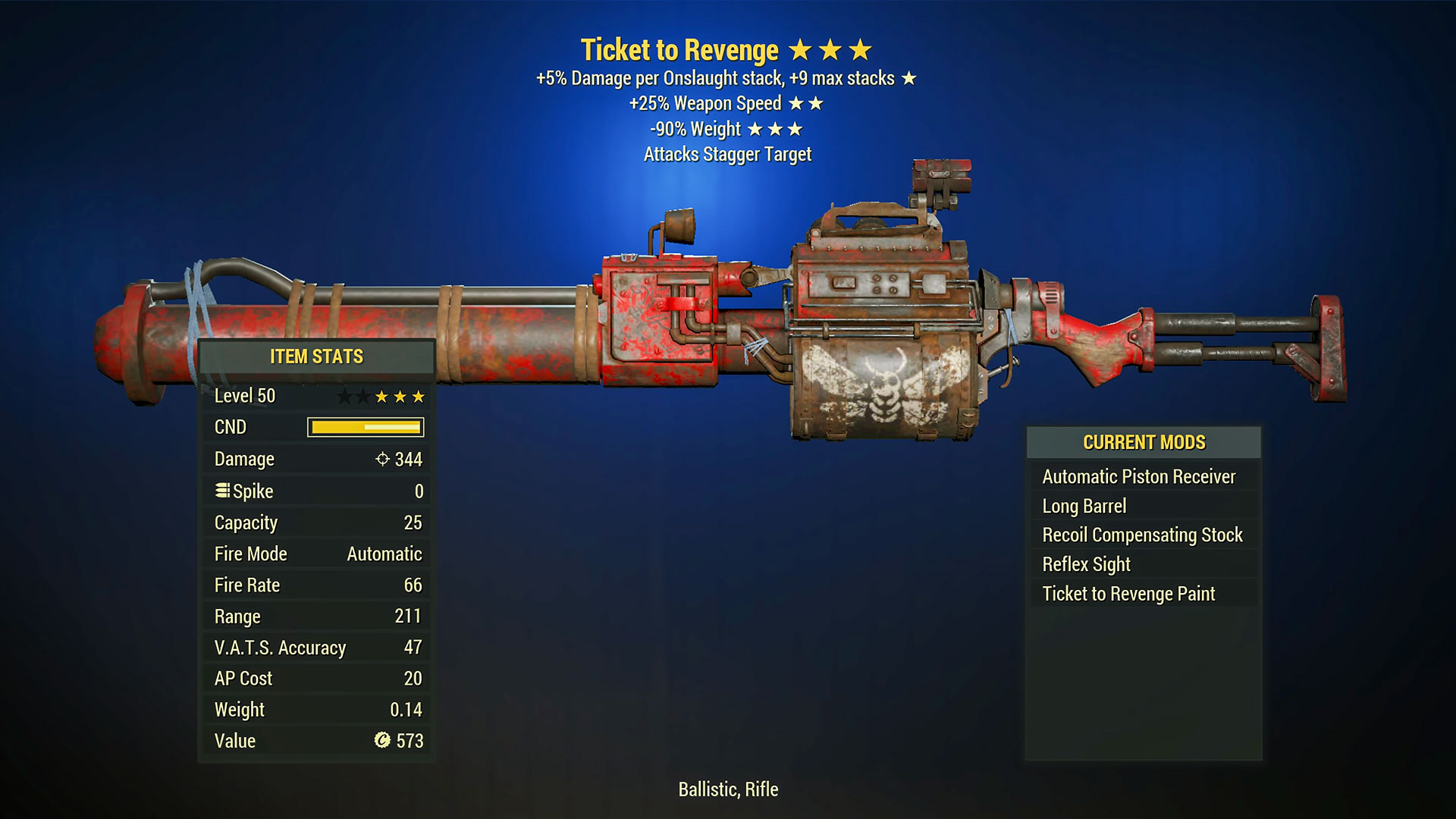
Task: Open the Fire Mode Automatic selector
Action: click(x=384, y=554)
